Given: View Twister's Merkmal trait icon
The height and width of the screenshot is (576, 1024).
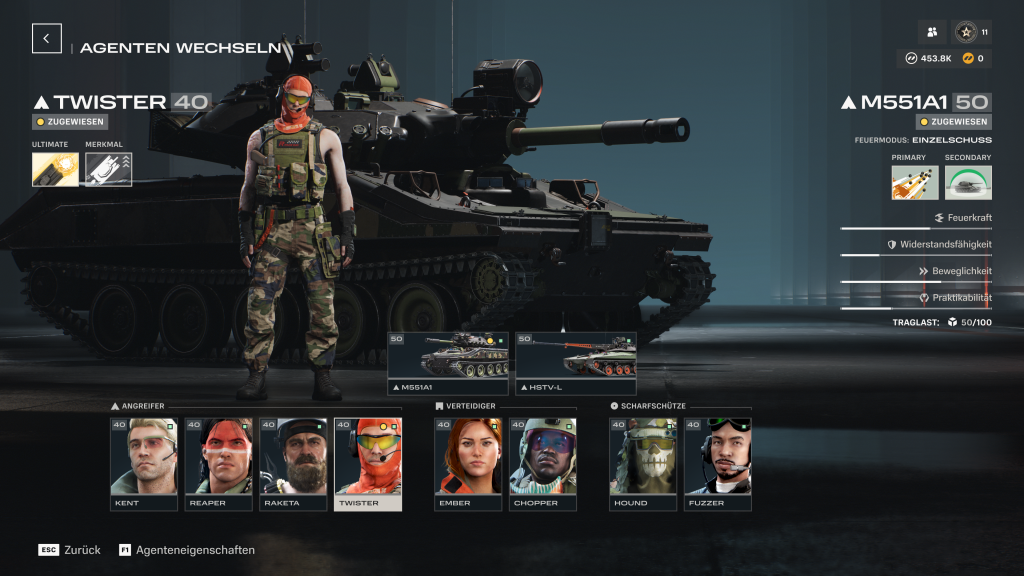Looking at the screenshot, I should tap(108, 169).
